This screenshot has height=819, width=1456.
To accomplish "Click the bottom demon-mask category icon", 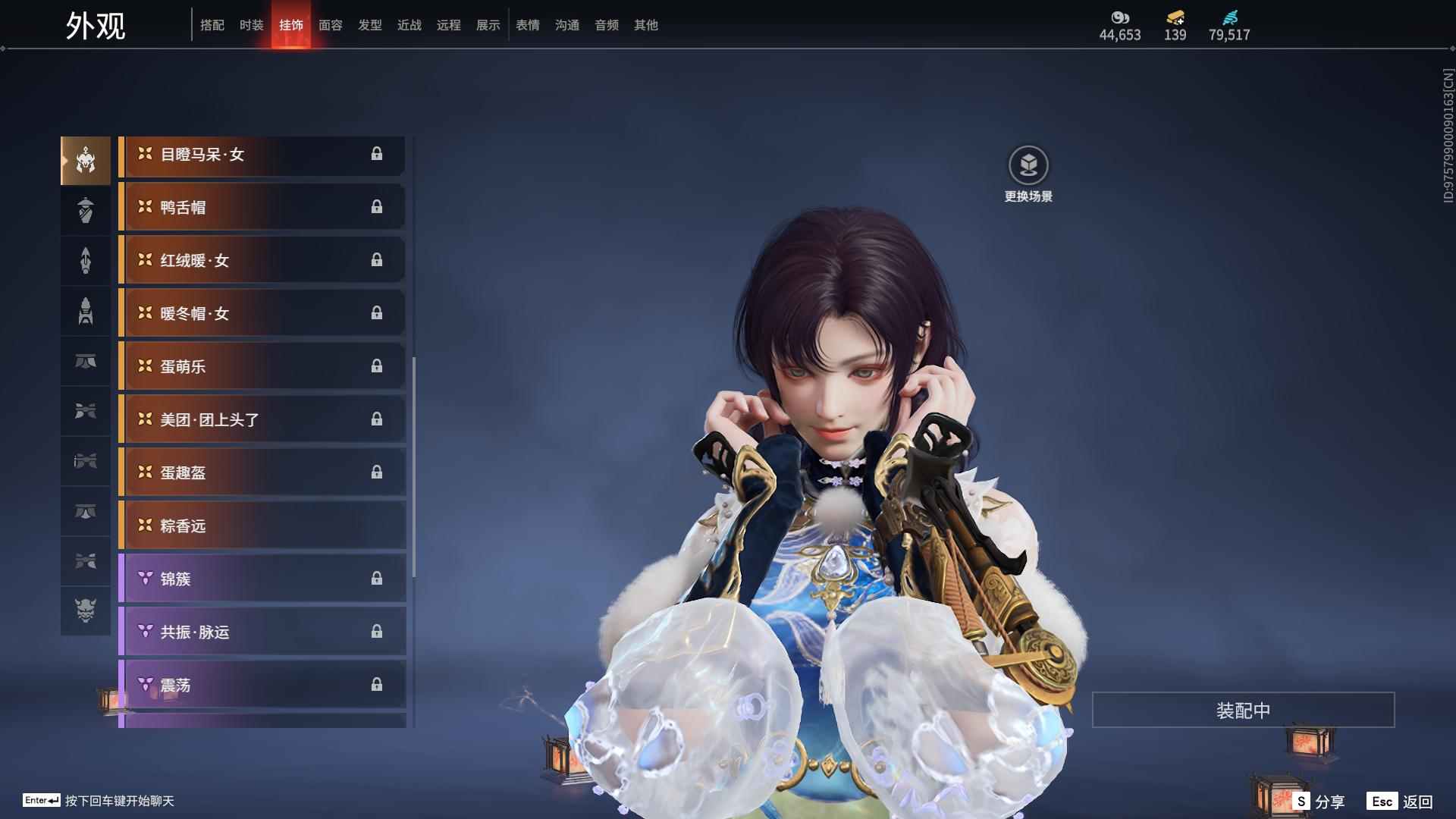I will [x=85, y=611].
